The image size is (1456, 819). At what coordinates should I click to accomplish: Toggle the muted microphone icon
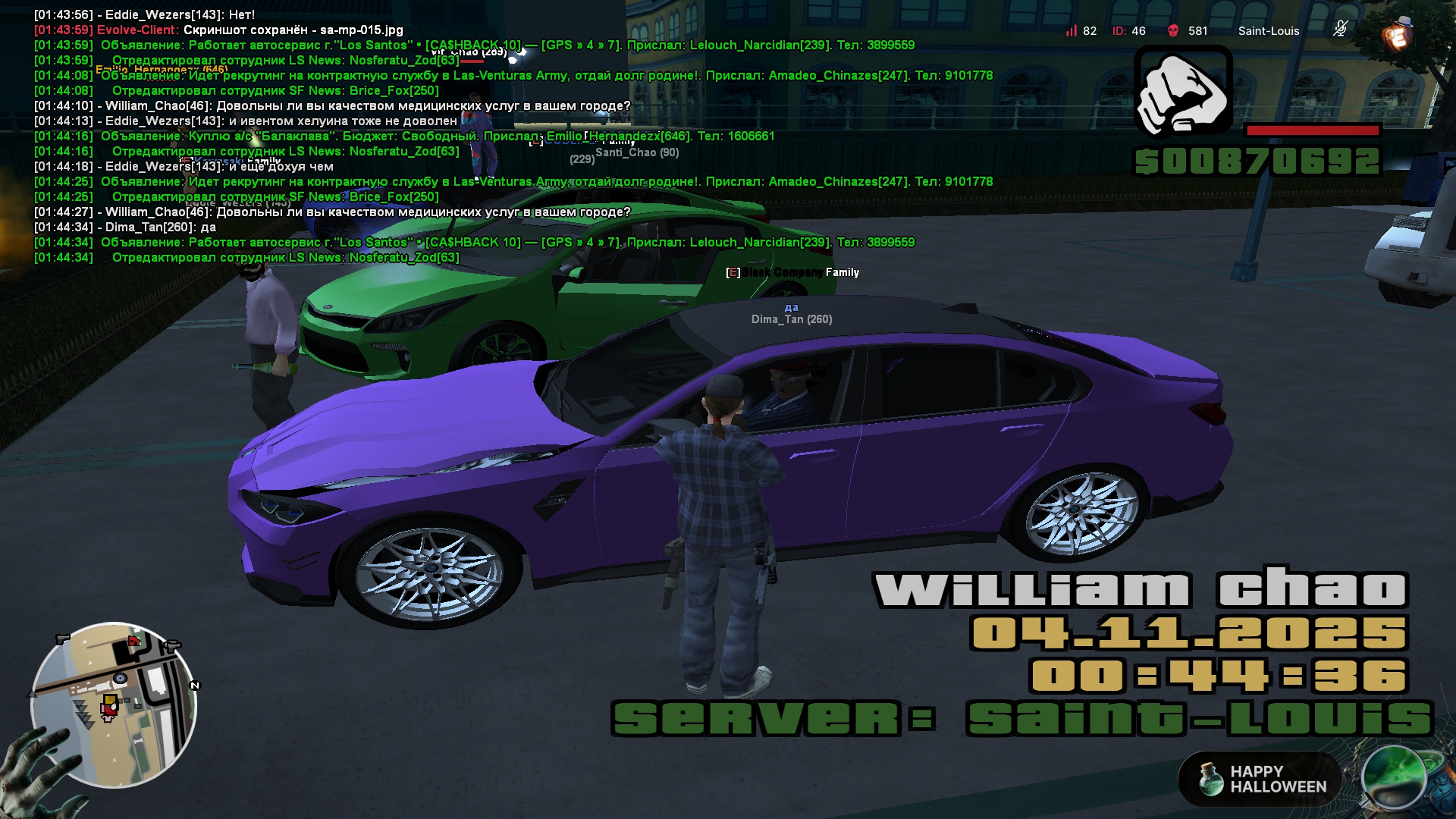tap(1340, 30)
